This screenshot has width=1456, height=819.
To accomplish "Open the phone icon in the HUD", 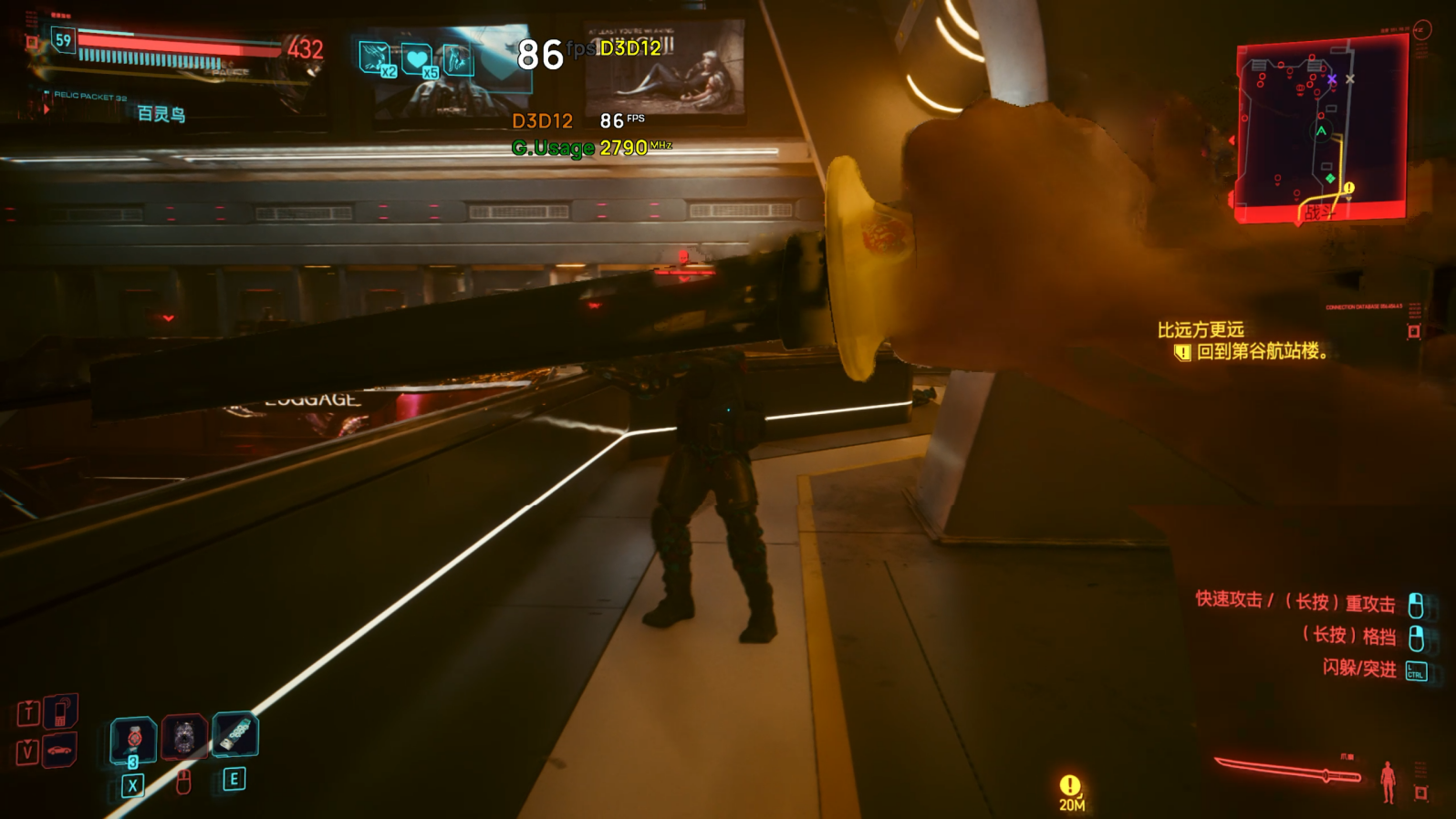I will click(60, 711).
